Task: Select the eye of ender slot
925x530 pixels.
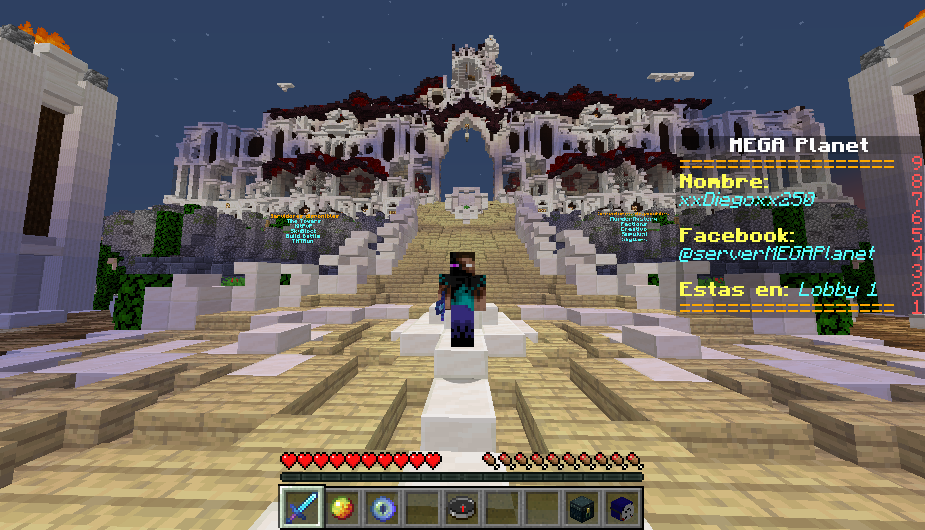Action: click(x=381, y=507)
